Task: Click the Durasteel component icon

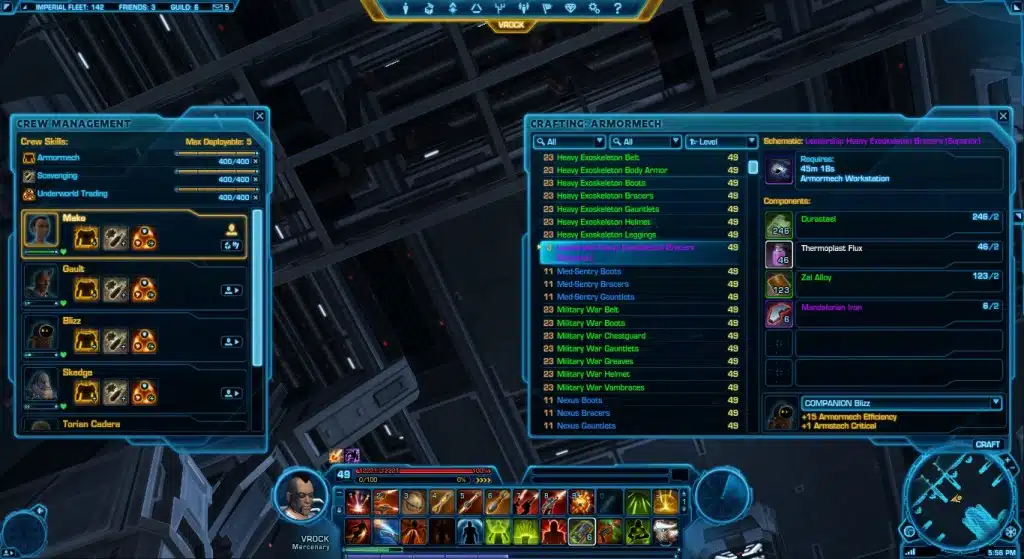Action: (779, 225)
